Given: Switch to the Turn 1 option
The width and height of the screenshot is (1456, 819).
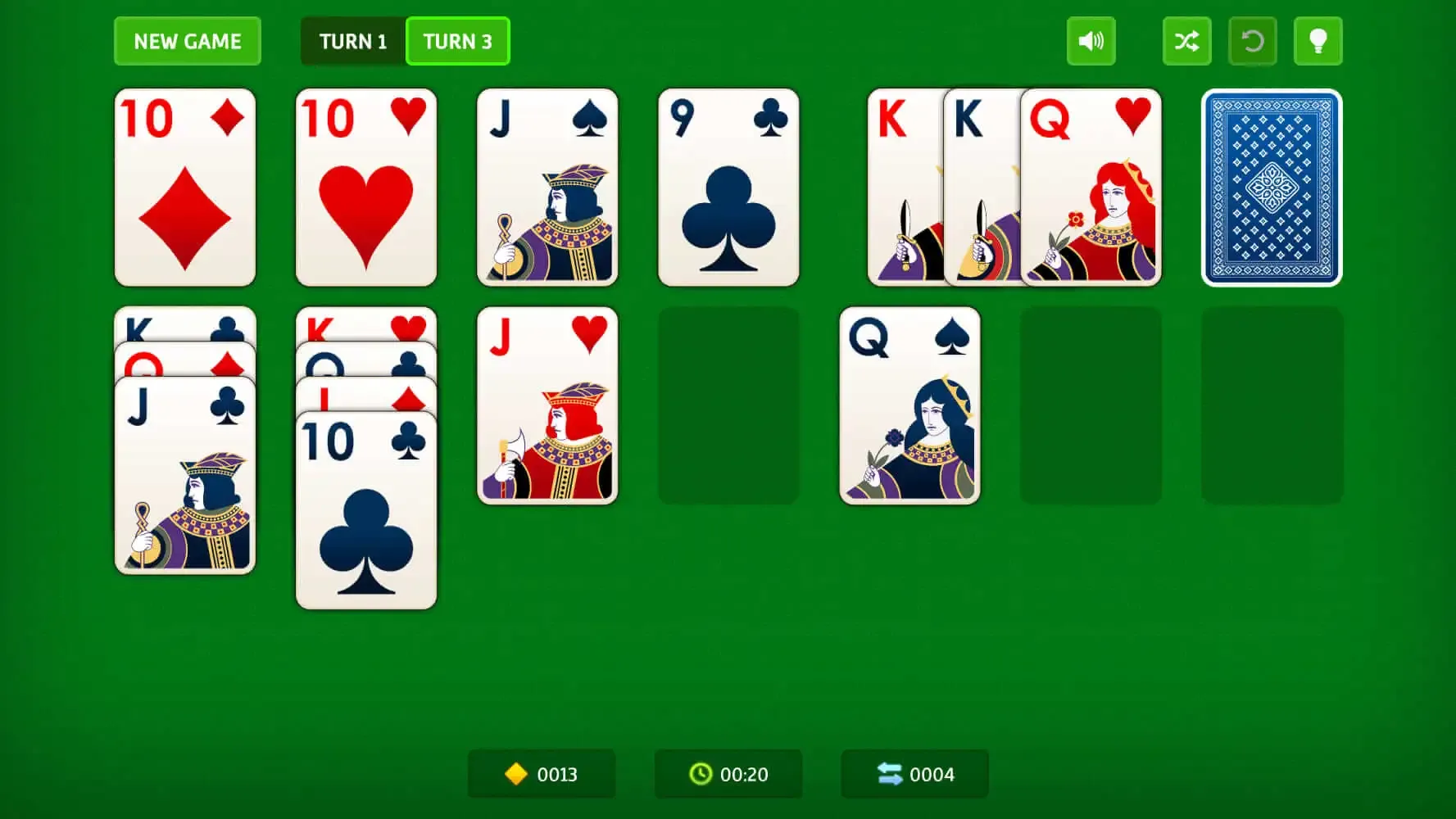Looking at the screenshot, I should [x=353, y=41].
